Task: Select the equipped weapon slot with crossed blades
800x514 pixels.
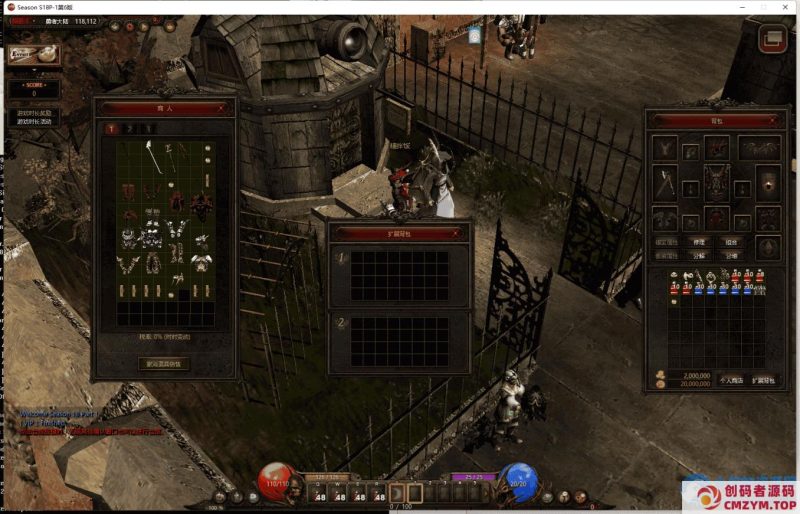Action: coord(665,183)
